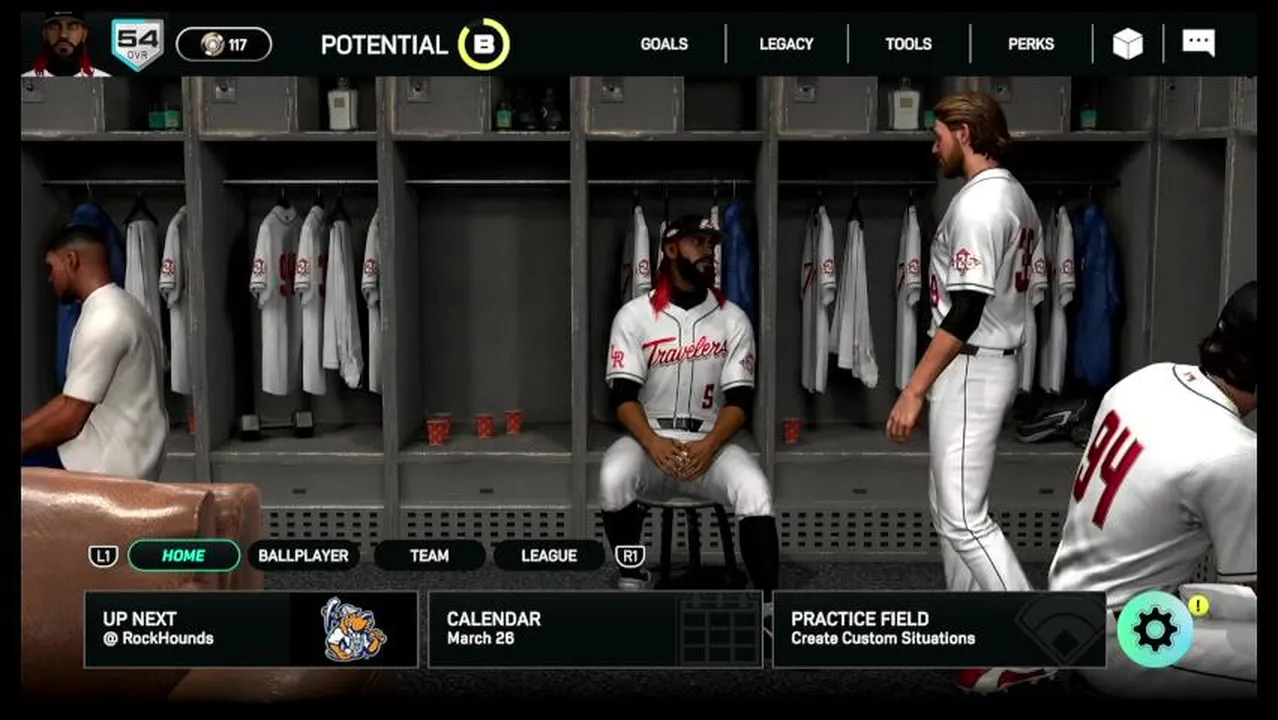Switch to the Ballplayer tab
Screen dimensions: 1278x720
[x=303, y=556]
